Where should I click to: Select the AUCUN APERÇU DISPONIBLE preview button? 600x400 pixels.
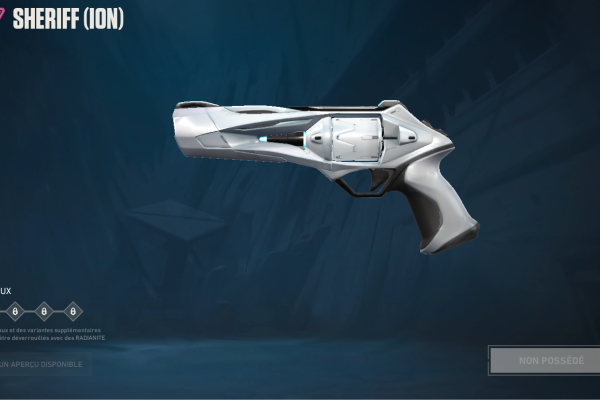point(43,363)
